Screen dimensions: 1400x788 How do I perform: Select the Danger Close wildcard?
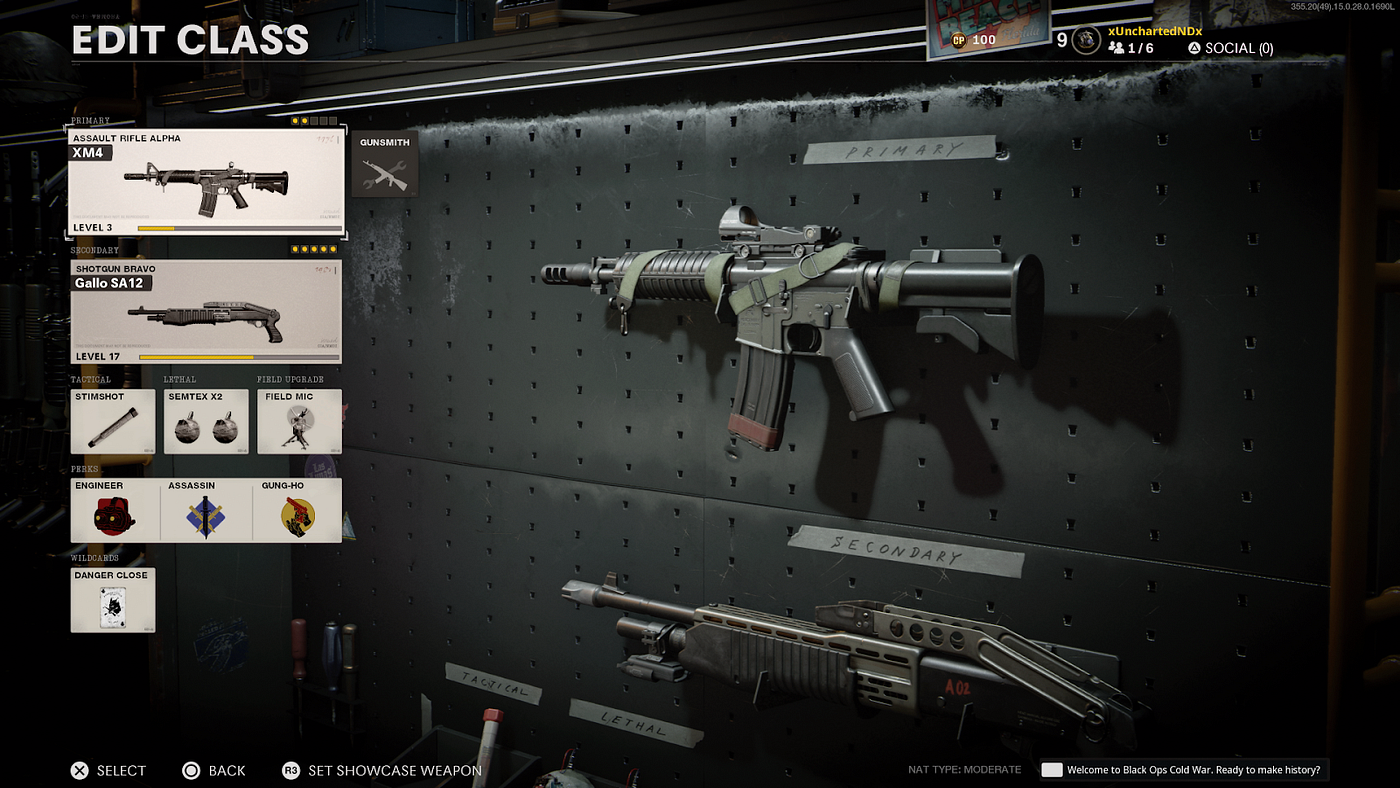pos(112,600)
